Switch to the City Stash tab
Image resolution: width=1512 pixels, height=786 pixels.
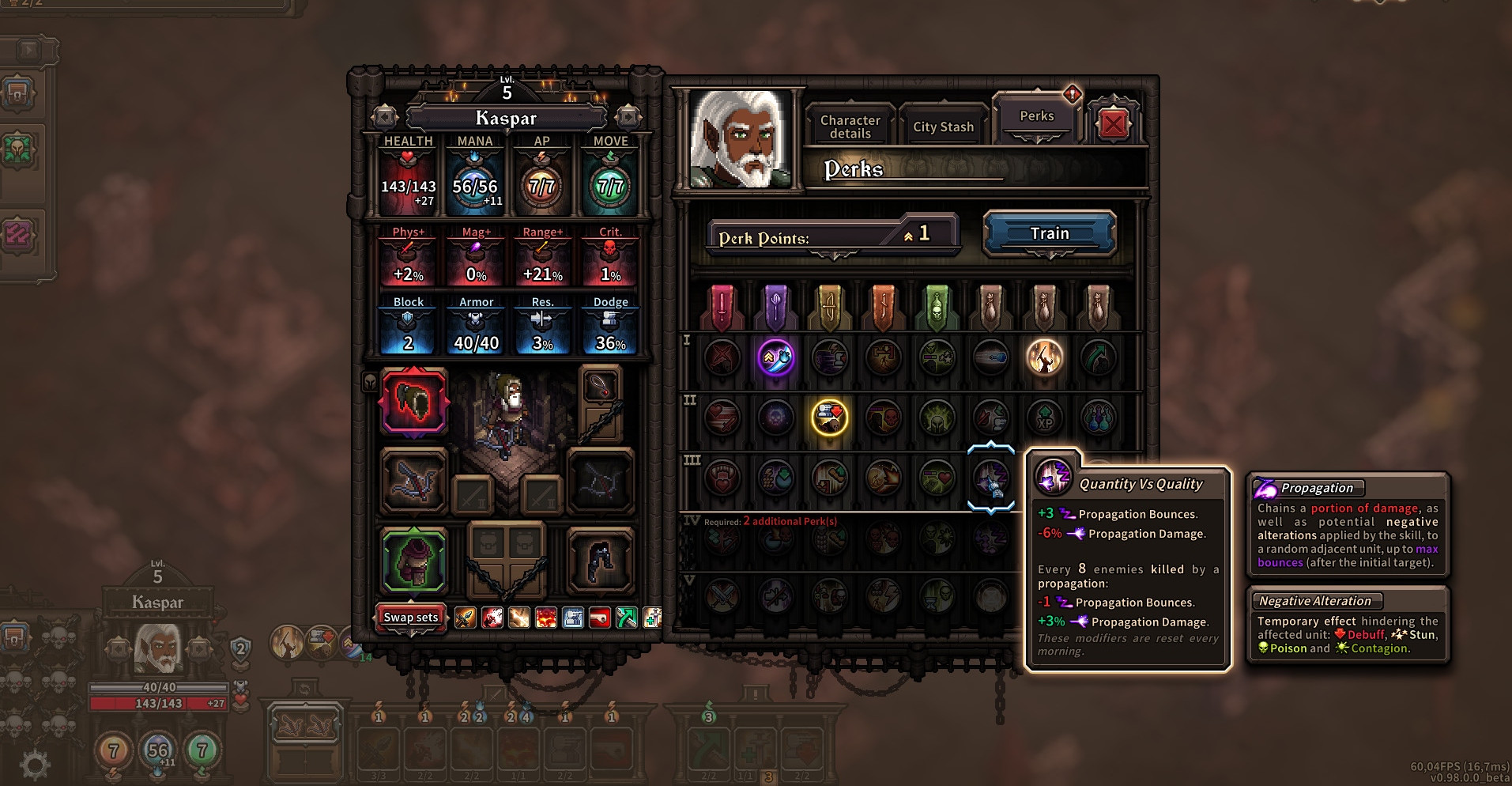(943, 127)
